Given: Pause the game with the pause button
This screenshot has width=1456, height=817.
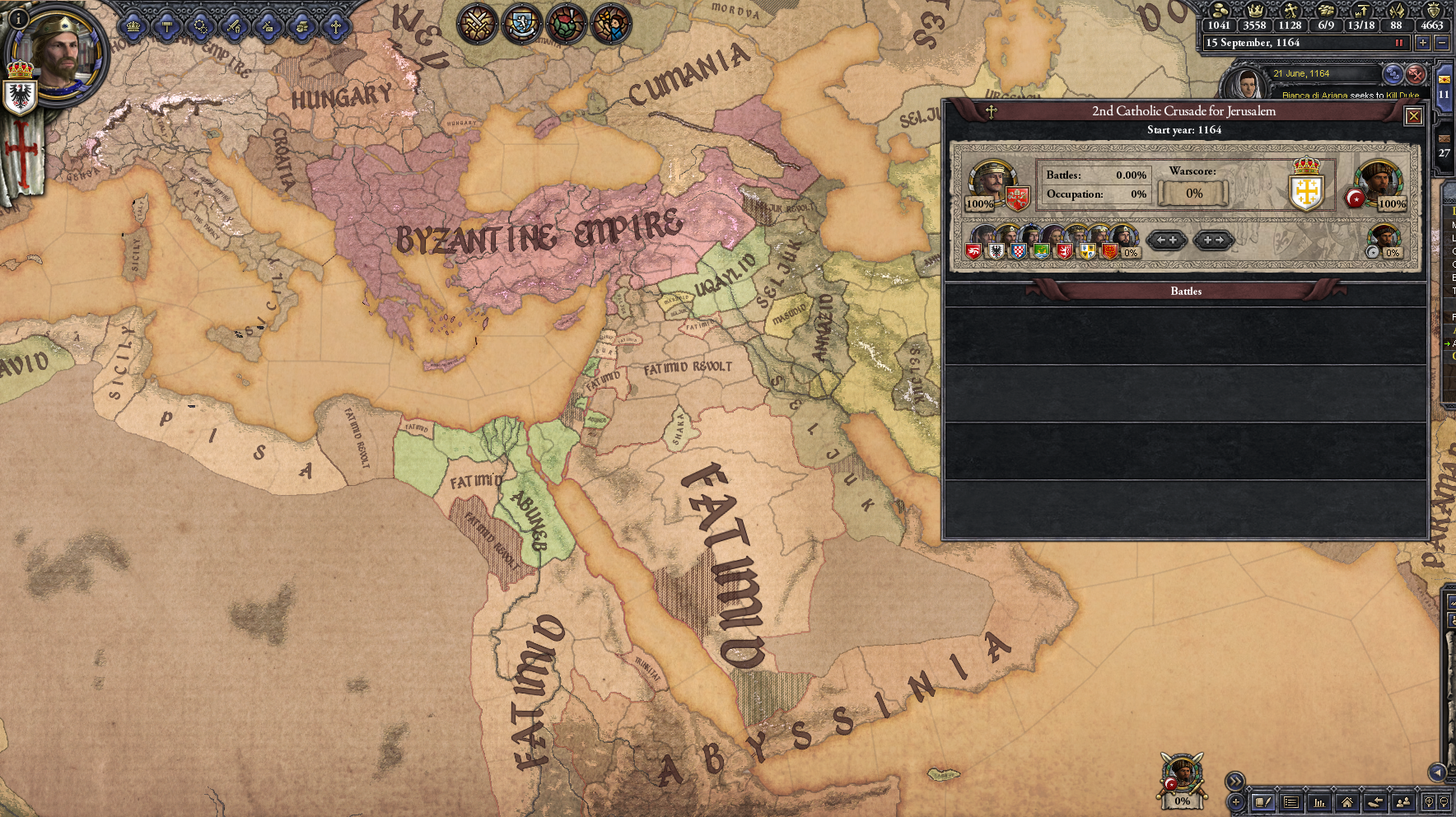Looking at the screenshot, I should click(x=1399, y=44).
